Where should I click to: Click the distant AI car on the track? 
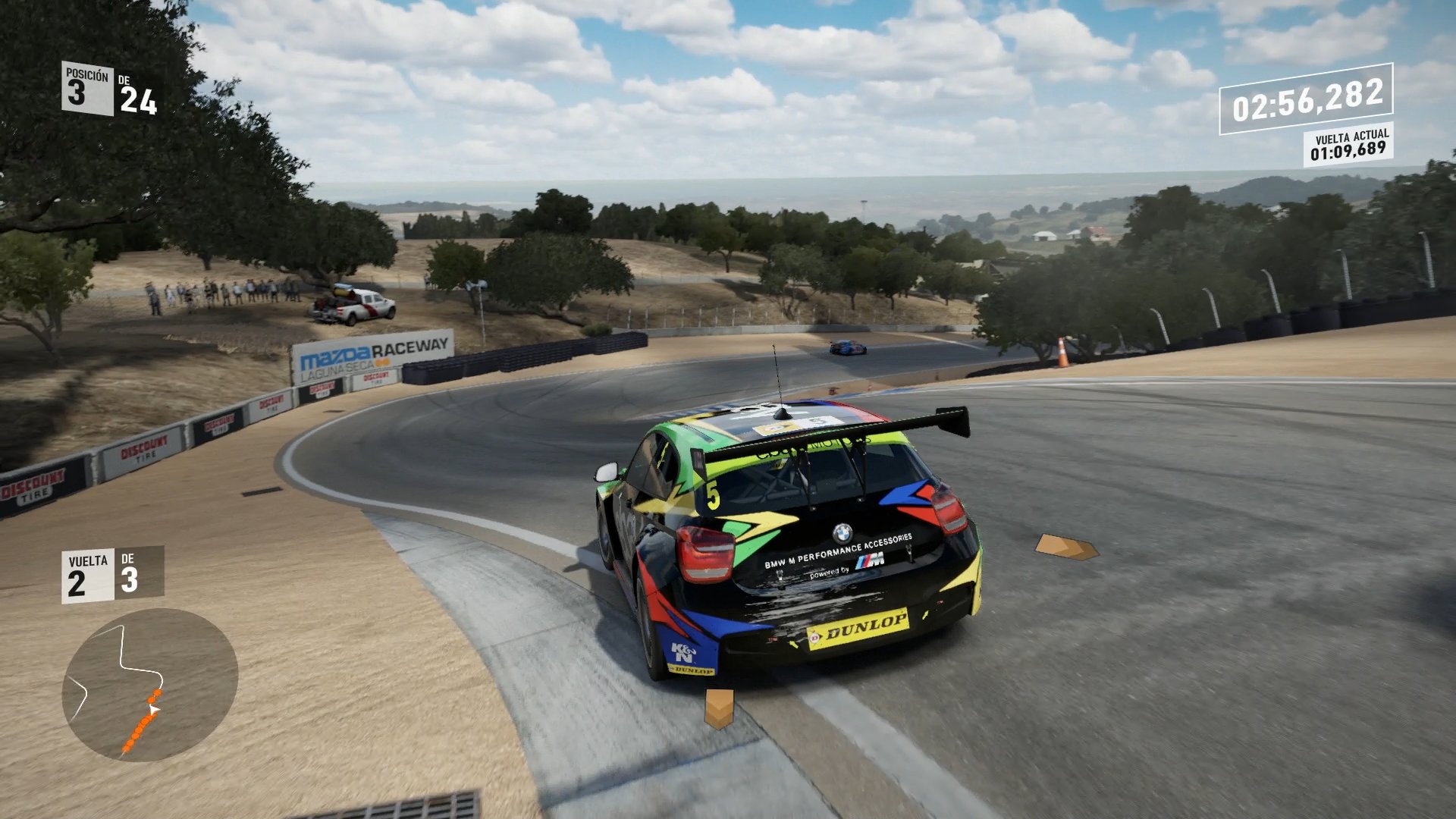click(x=849, y=347)
